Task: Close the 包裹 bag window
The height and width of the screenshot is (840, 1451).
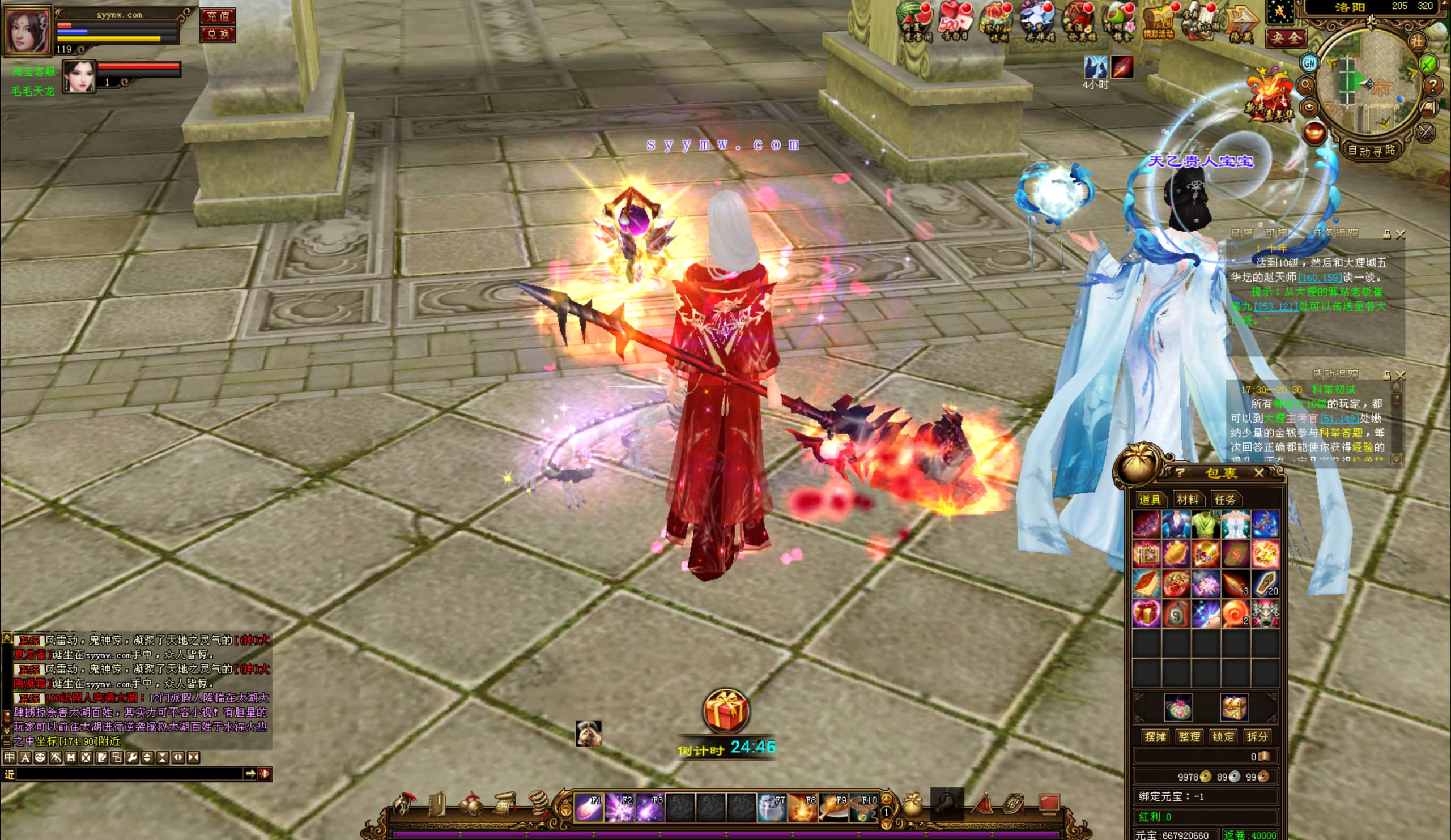Action: 1259,474
